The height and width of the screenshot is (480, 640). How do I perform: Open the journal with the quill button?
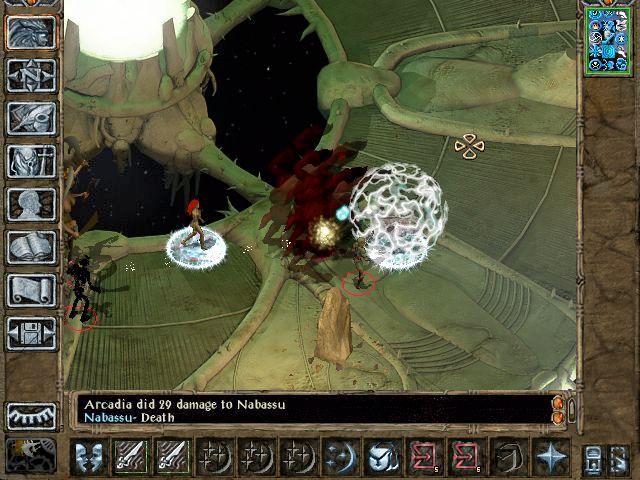coord(31,117)
